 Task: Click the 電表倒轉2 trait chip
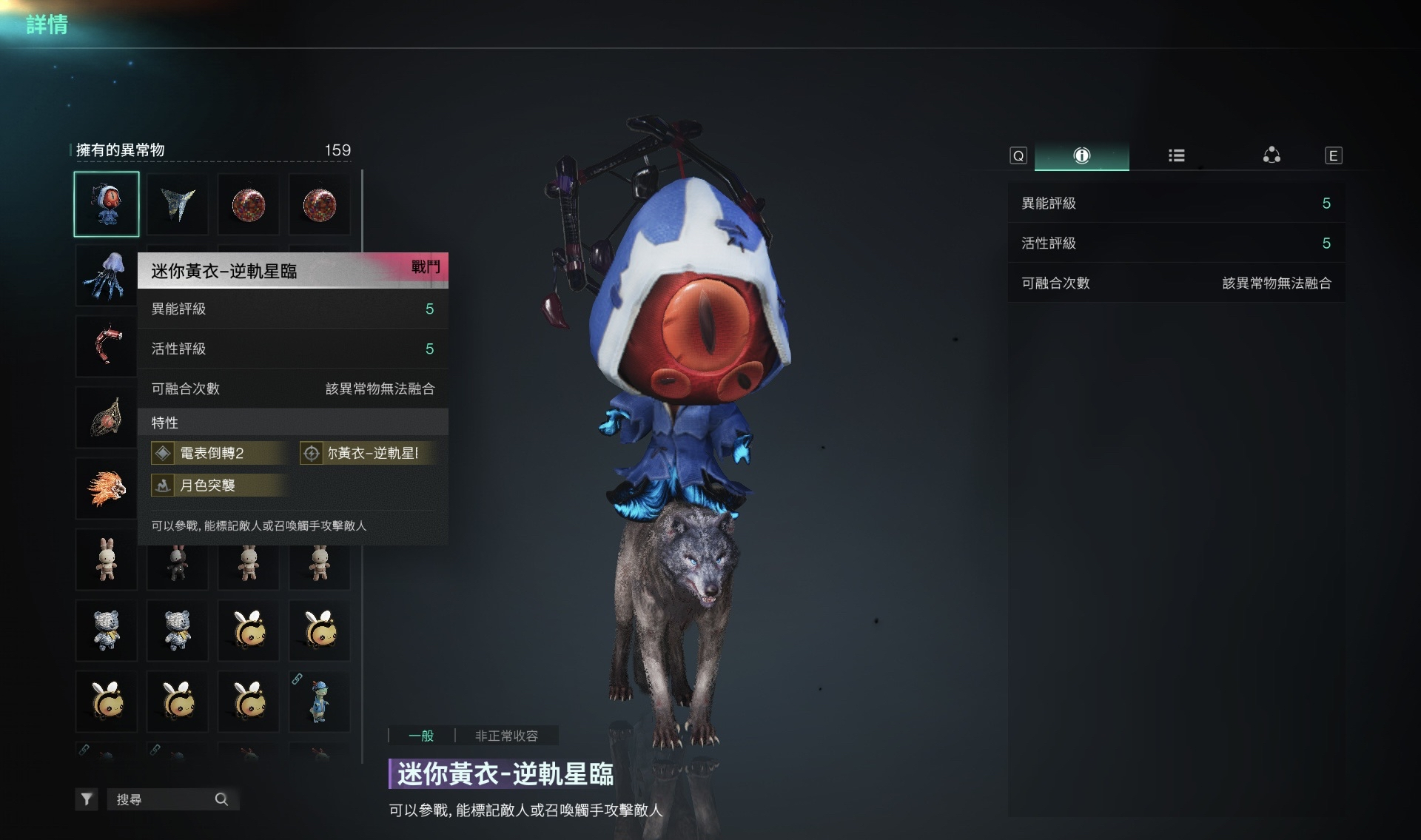tap(220, 453)
